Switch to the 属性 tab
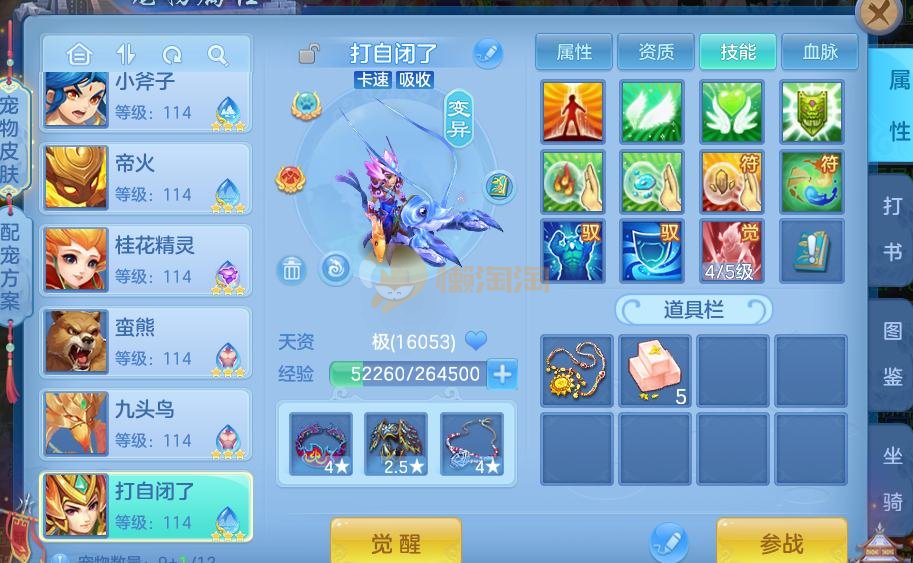The height and width of the screenshot is (563, 913). [x=574, y=52]
